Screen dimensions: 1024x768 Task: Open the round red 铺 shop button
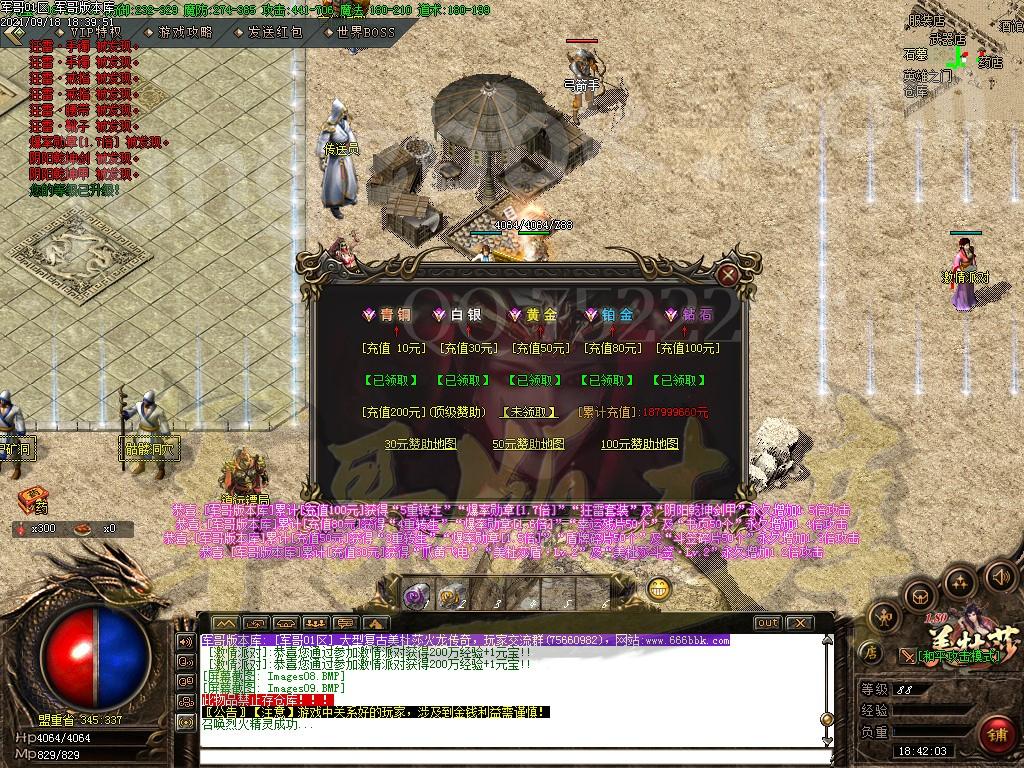(994, 733)
